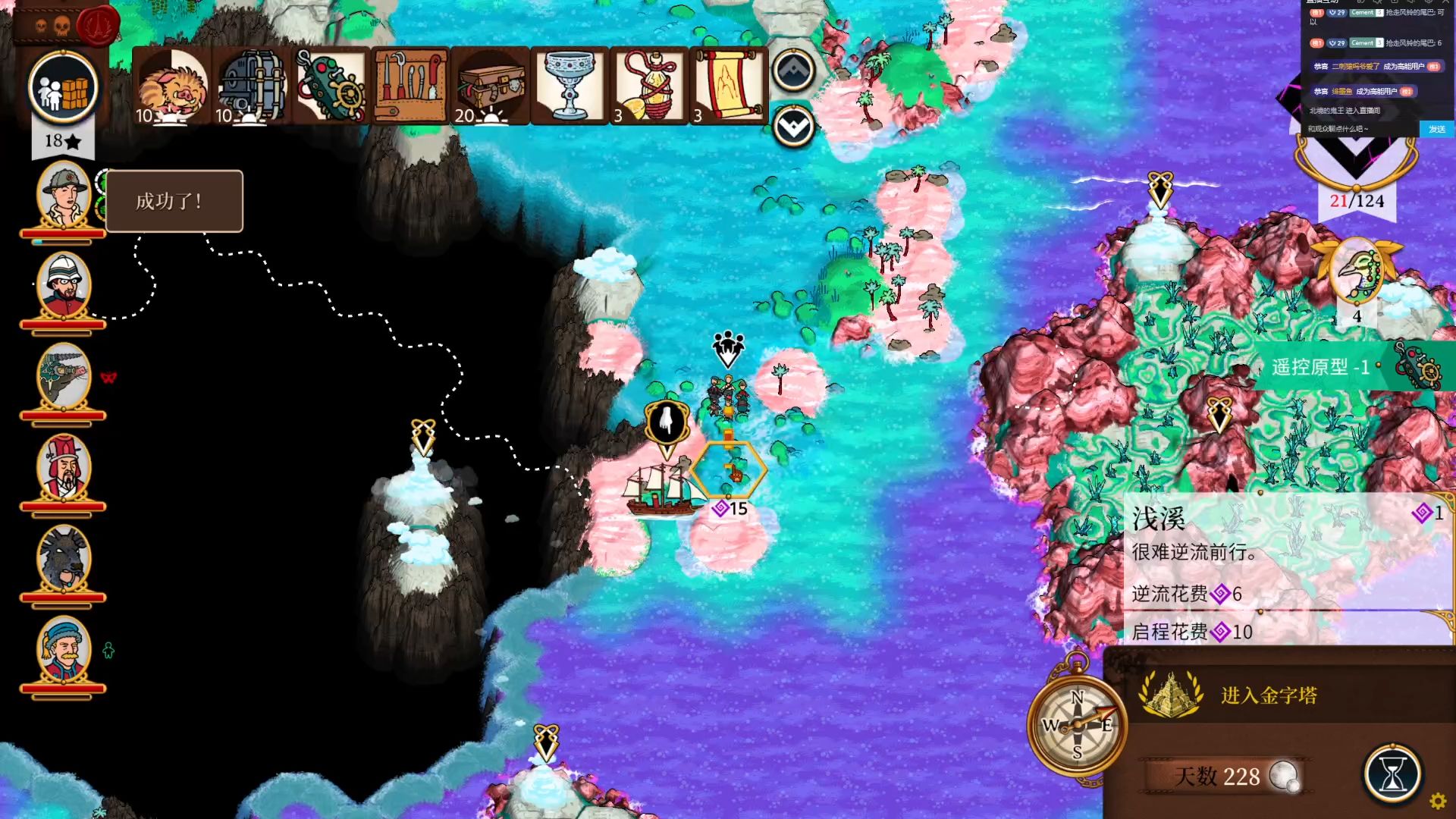Enter the pyramid via 进入金字塔 button
This screenshot has width=1456, height=819.
point(1269,695)
